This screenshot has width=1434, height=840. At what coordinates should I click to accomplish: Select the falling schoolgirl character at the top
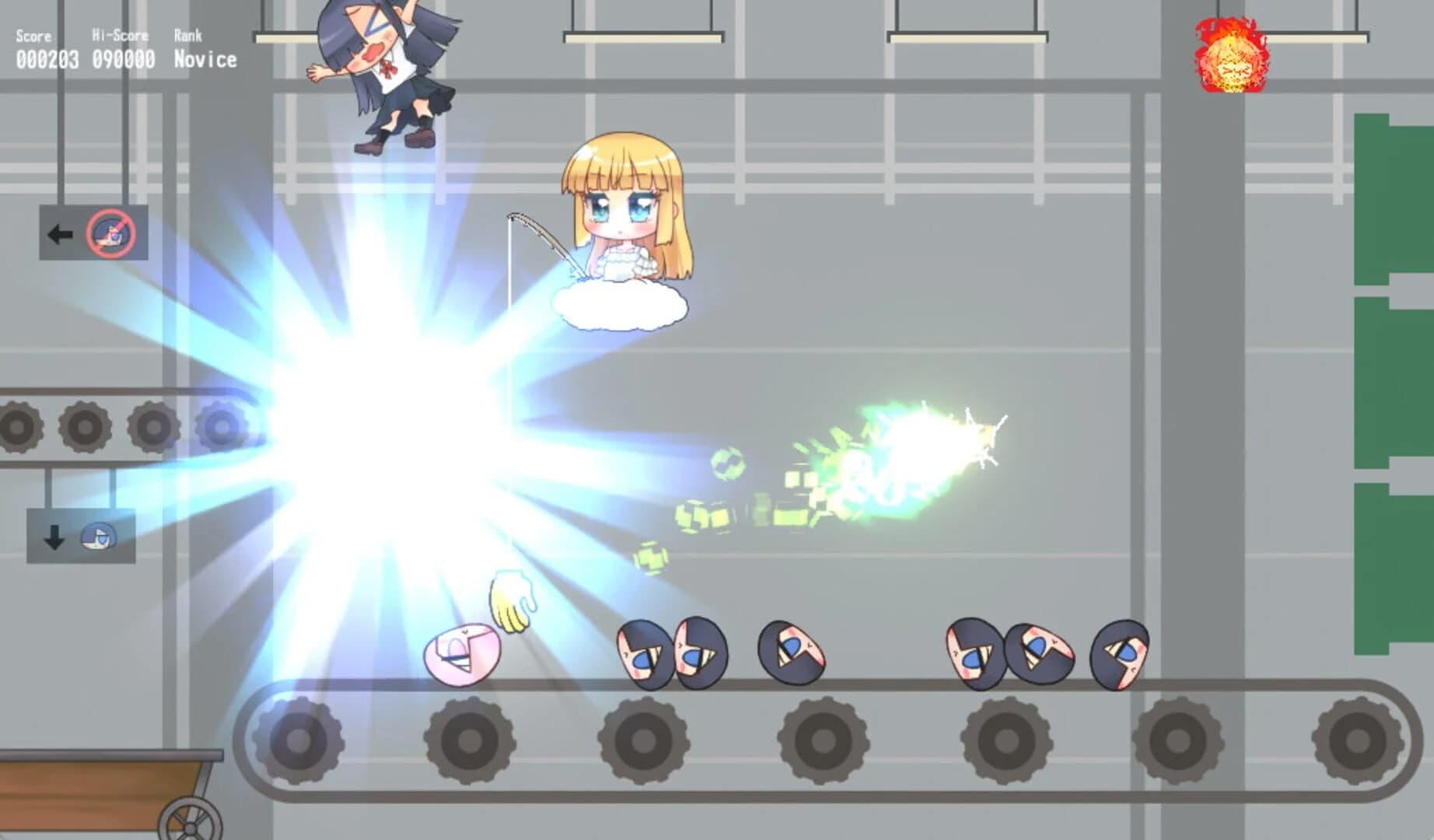click(381, 70)
